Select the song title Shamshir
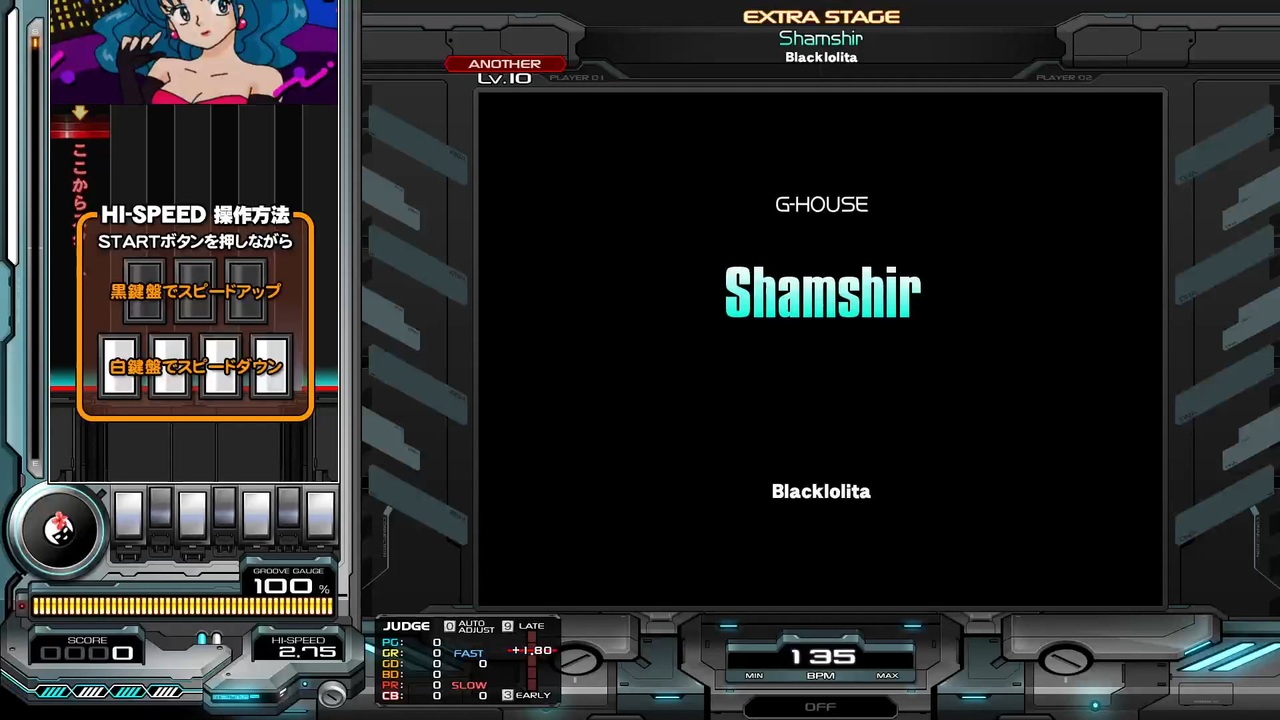This screenshot has height=720, width=1280. (x=822, y=292)
